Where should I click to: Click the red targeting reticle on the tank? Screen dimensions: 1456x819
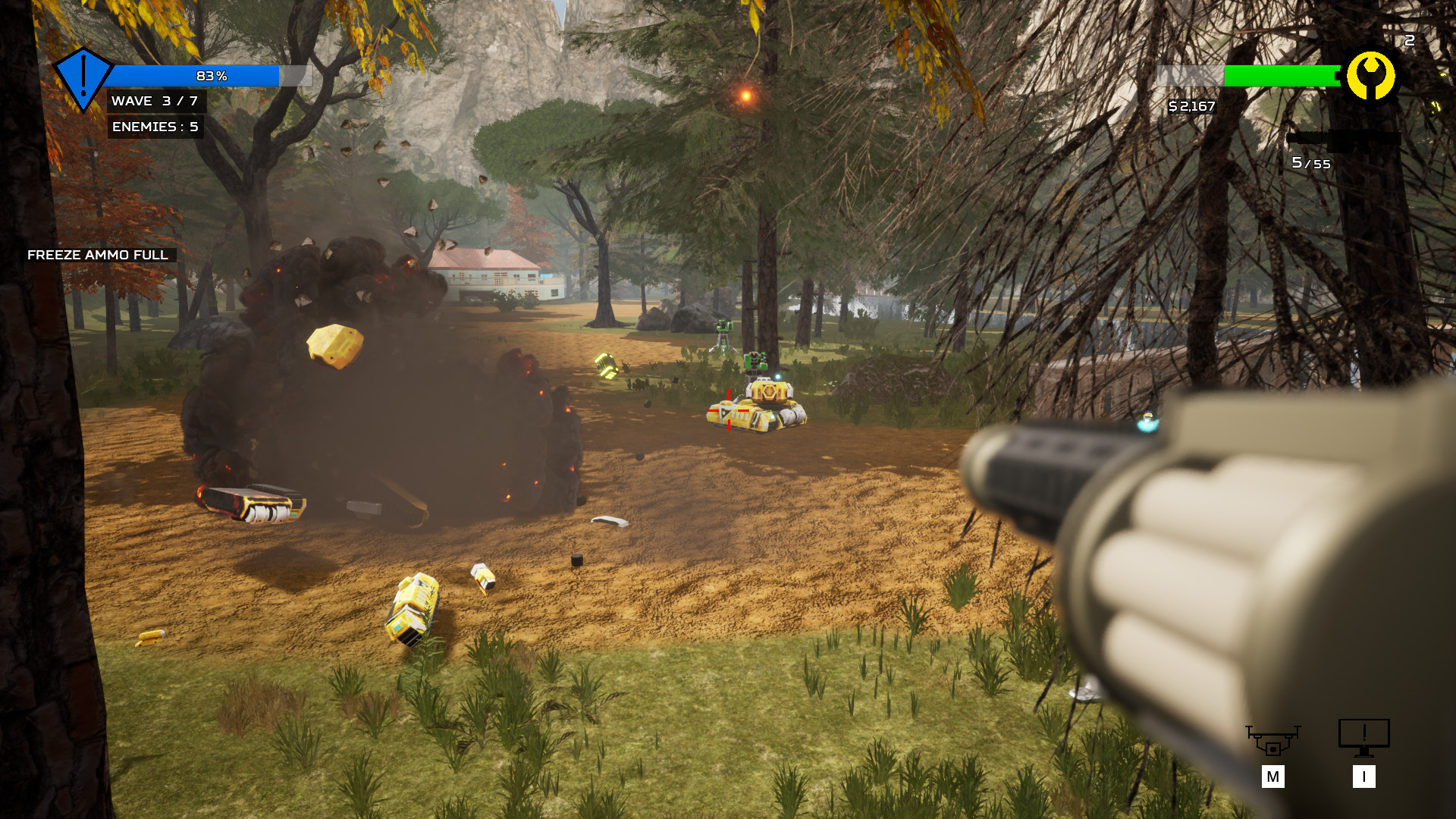click(x=728, y=409)
